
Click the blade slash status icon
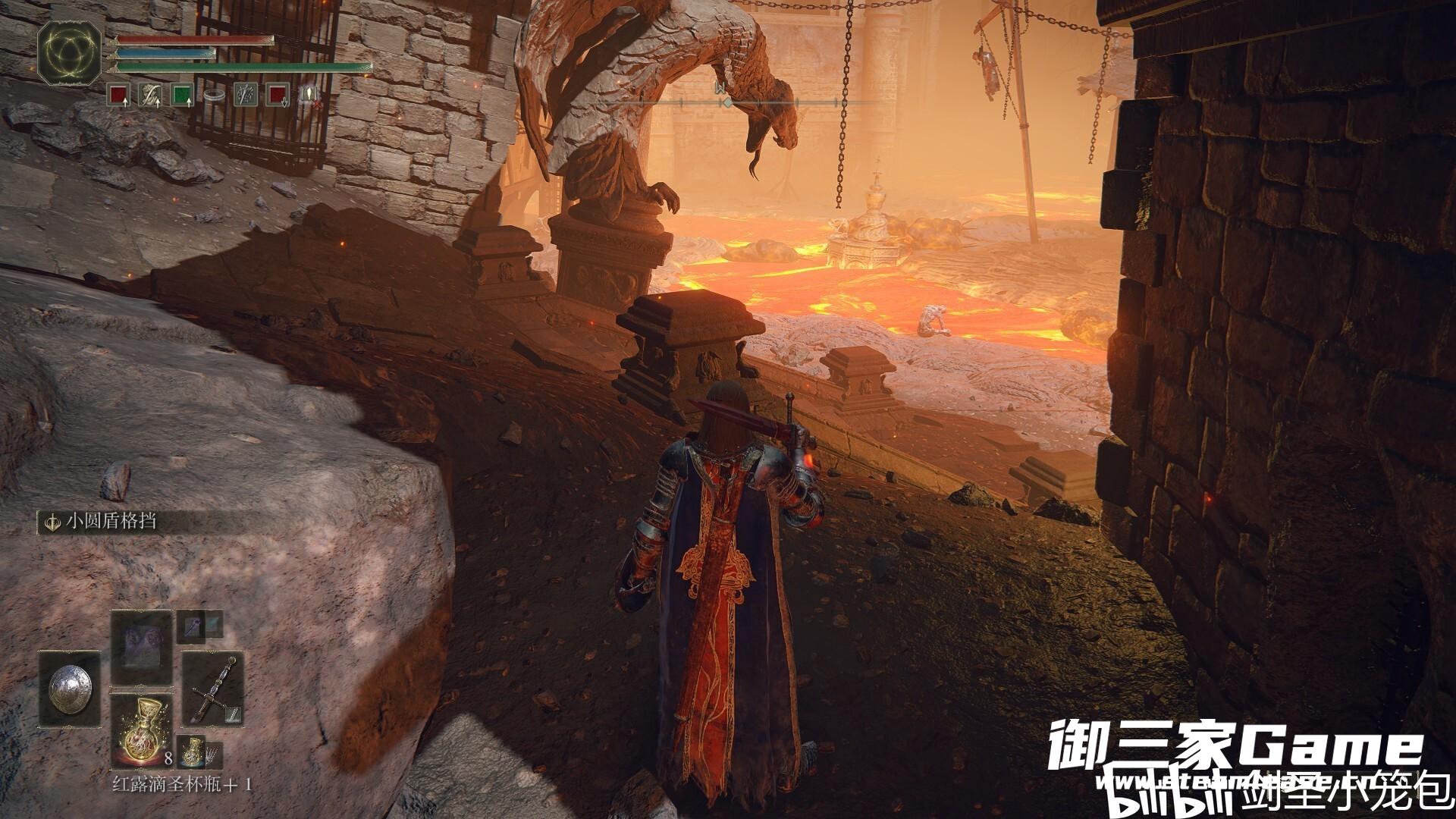tap(246, 96)
